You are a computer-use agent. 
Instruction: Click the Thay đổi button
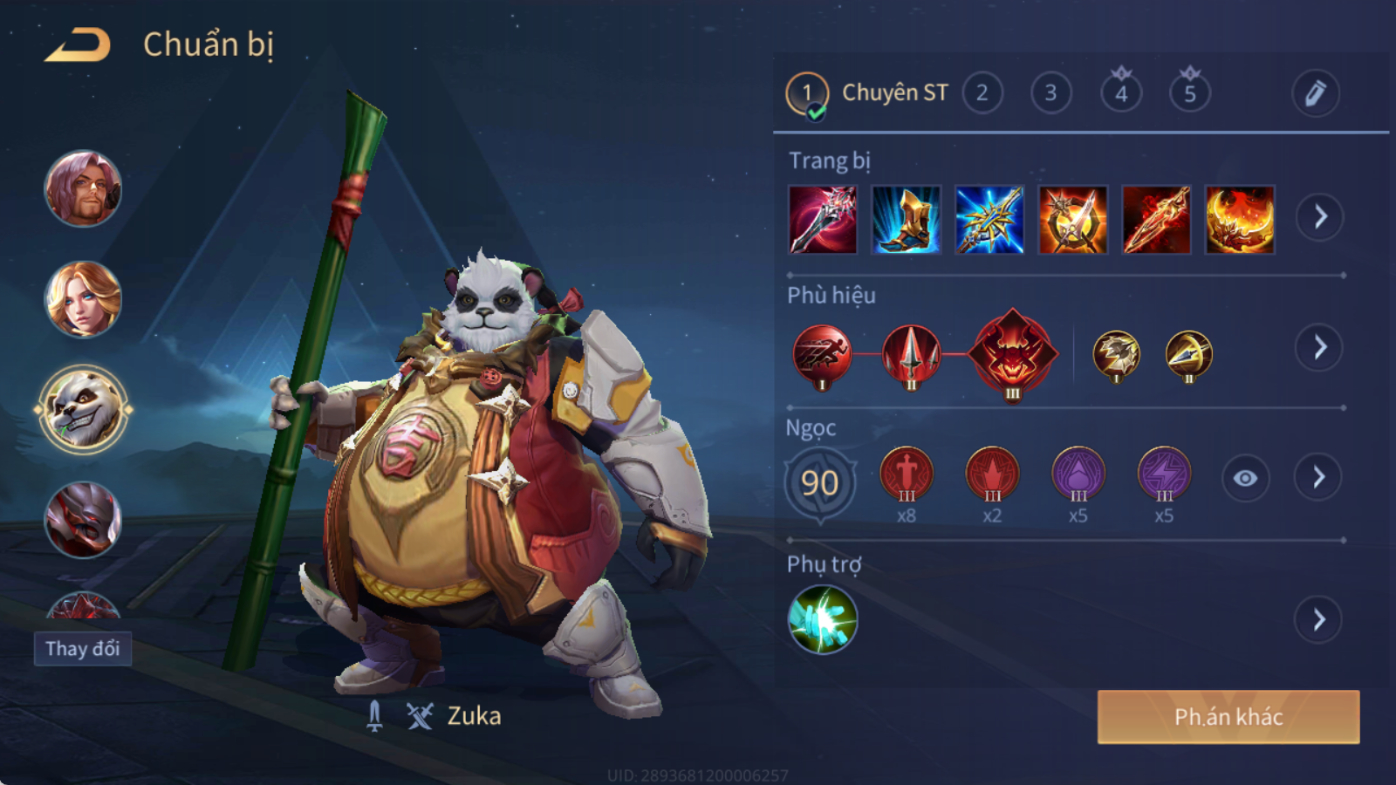pos(83,648)
